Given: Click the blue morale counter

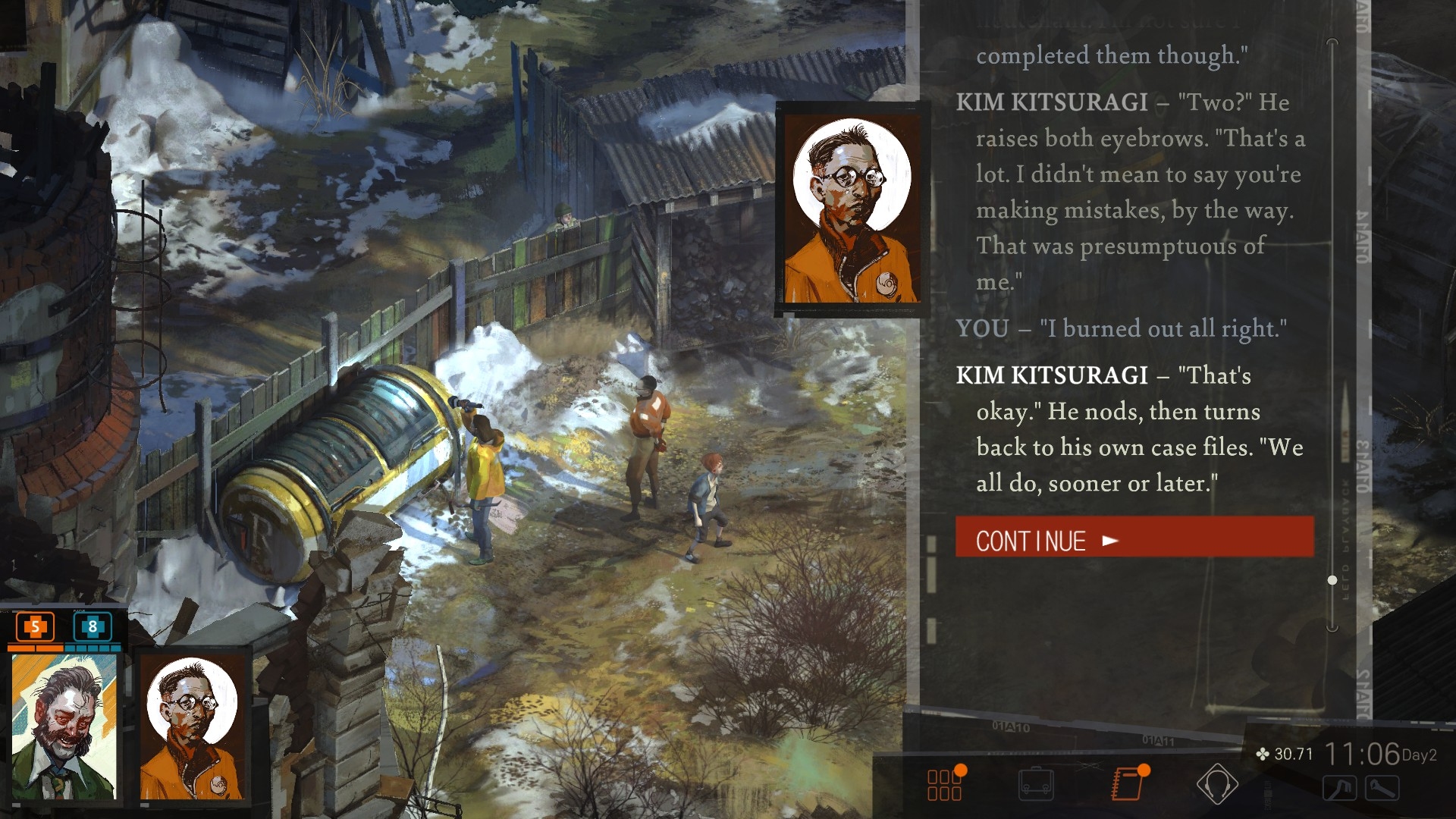Looking at the screenshot, I should coord(93,627).
